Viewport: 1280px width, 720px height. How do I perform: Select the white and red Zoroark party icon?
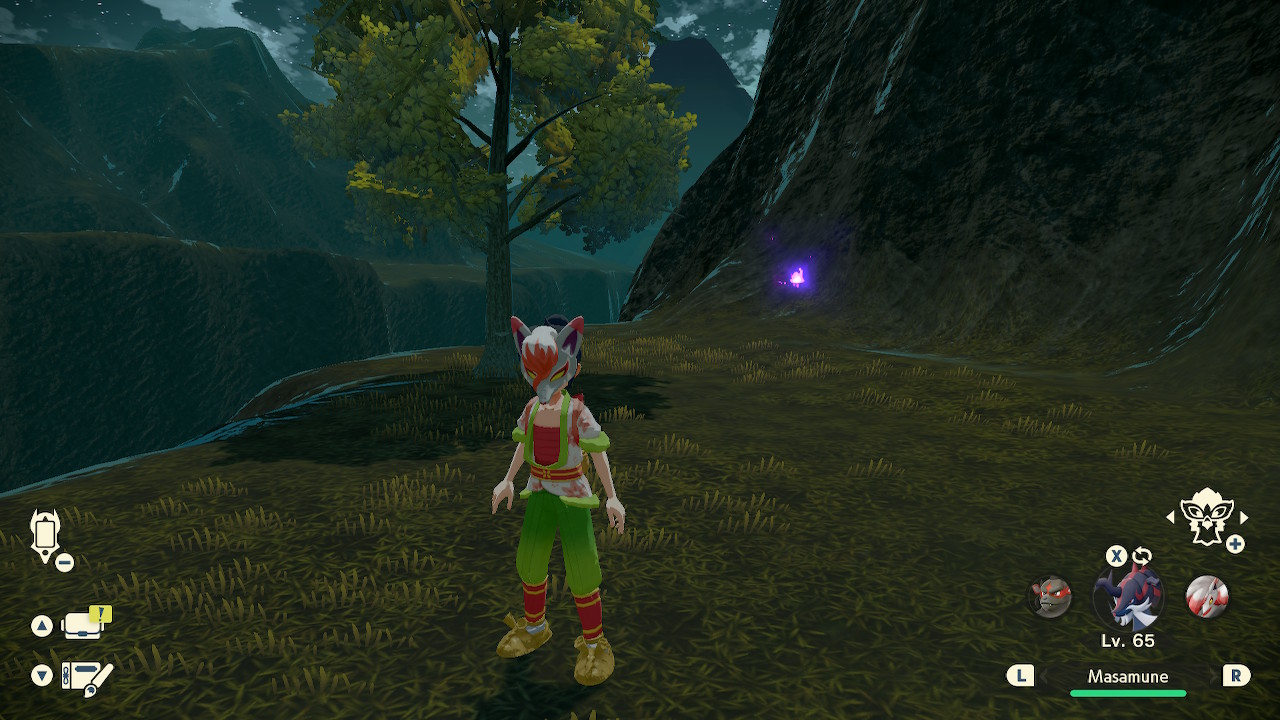tap(1206, 597)
